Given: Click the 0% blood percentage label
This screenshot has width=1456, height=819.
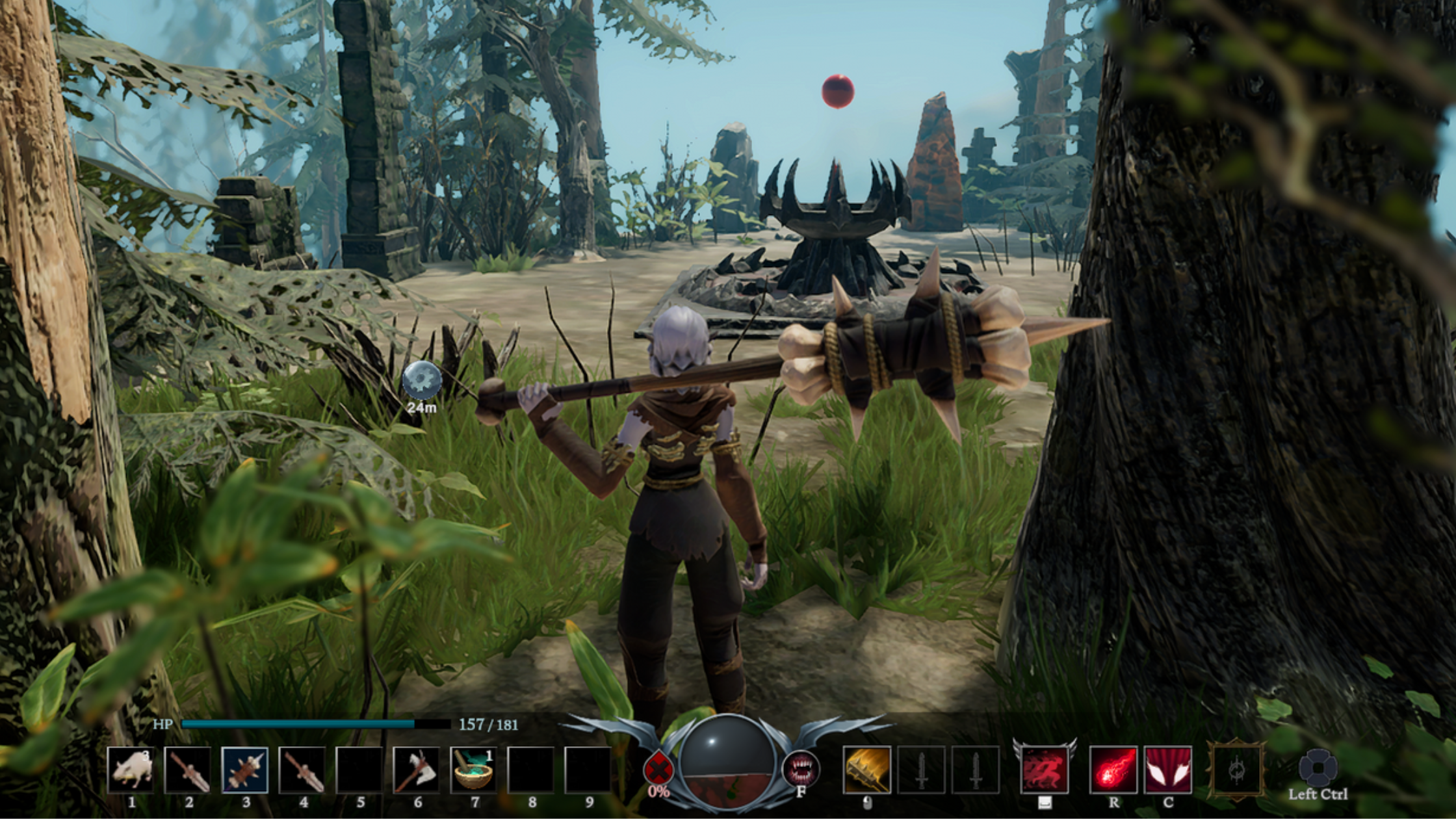Looking at the screenshot, I should tap(659, 792).
